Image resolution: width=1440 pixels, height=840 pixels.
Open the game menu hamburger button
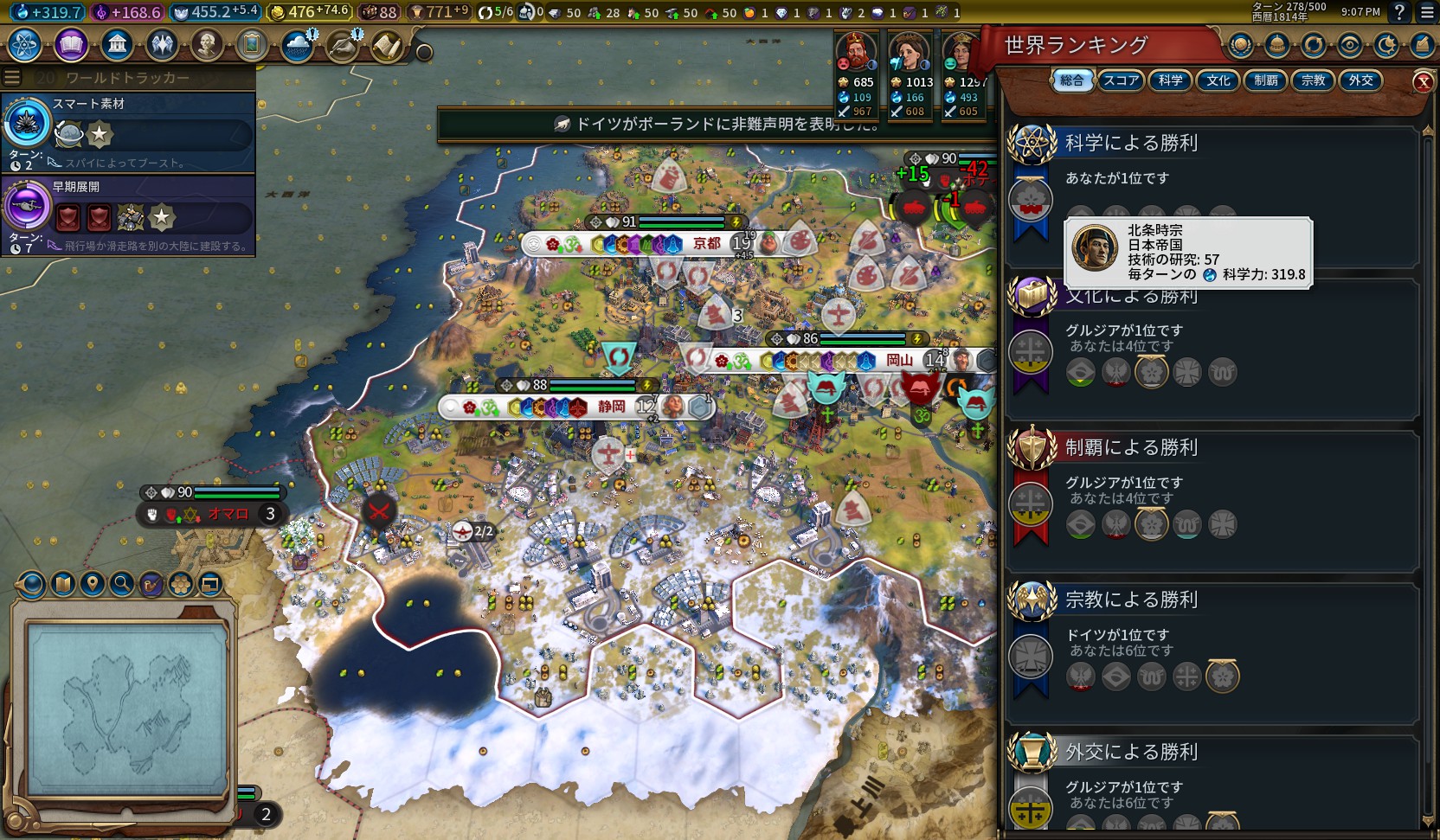(1427, 12)
